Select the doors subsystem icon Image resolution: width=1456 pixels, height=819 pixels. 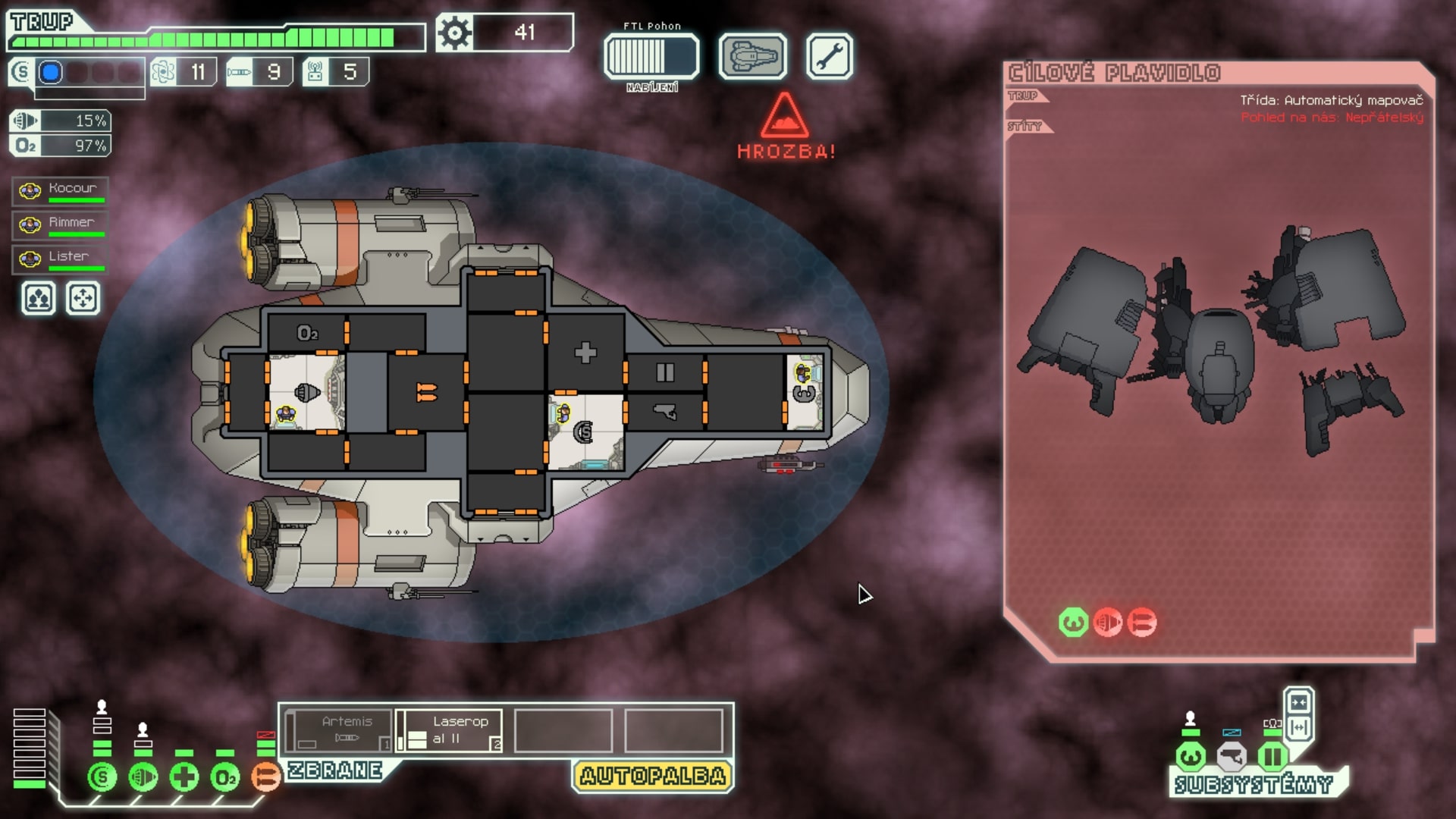click(x=1272, y=755)
